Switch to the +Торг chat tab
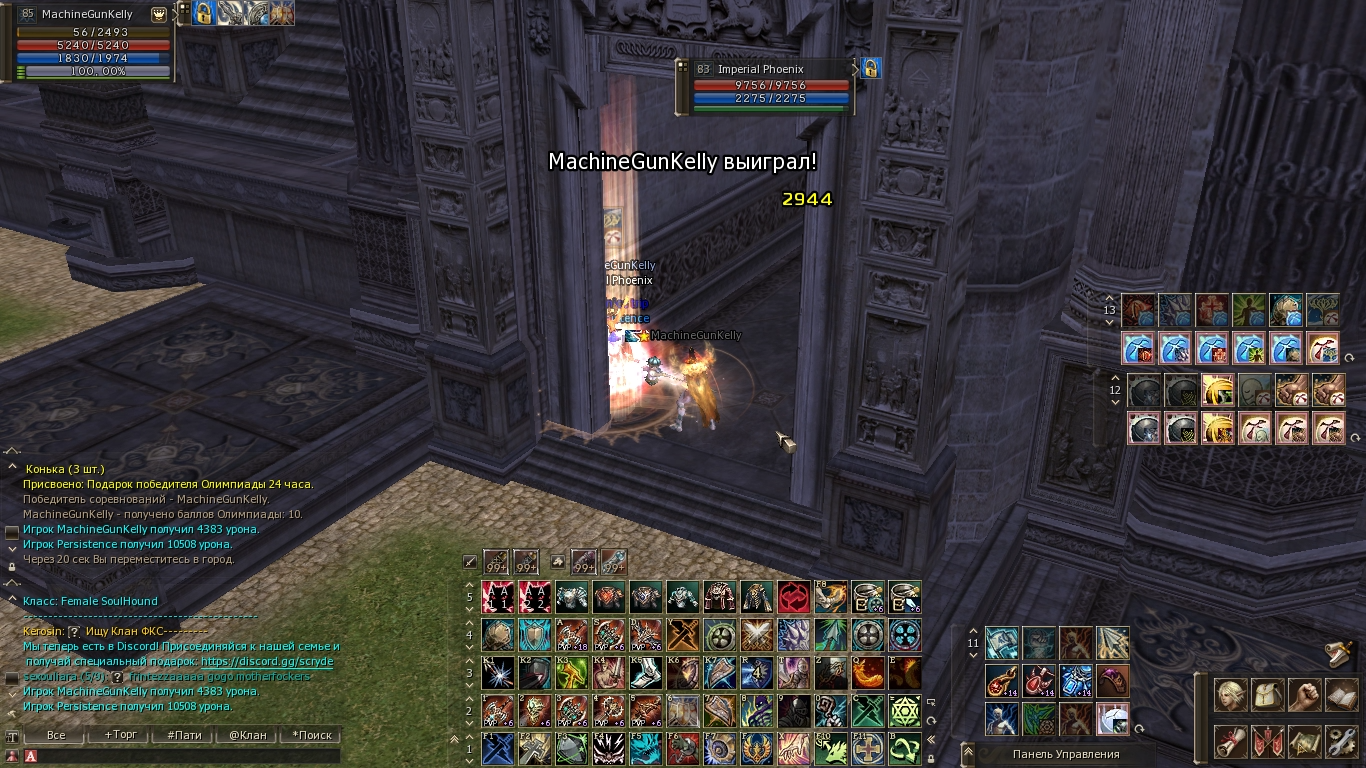 [121, 735]
